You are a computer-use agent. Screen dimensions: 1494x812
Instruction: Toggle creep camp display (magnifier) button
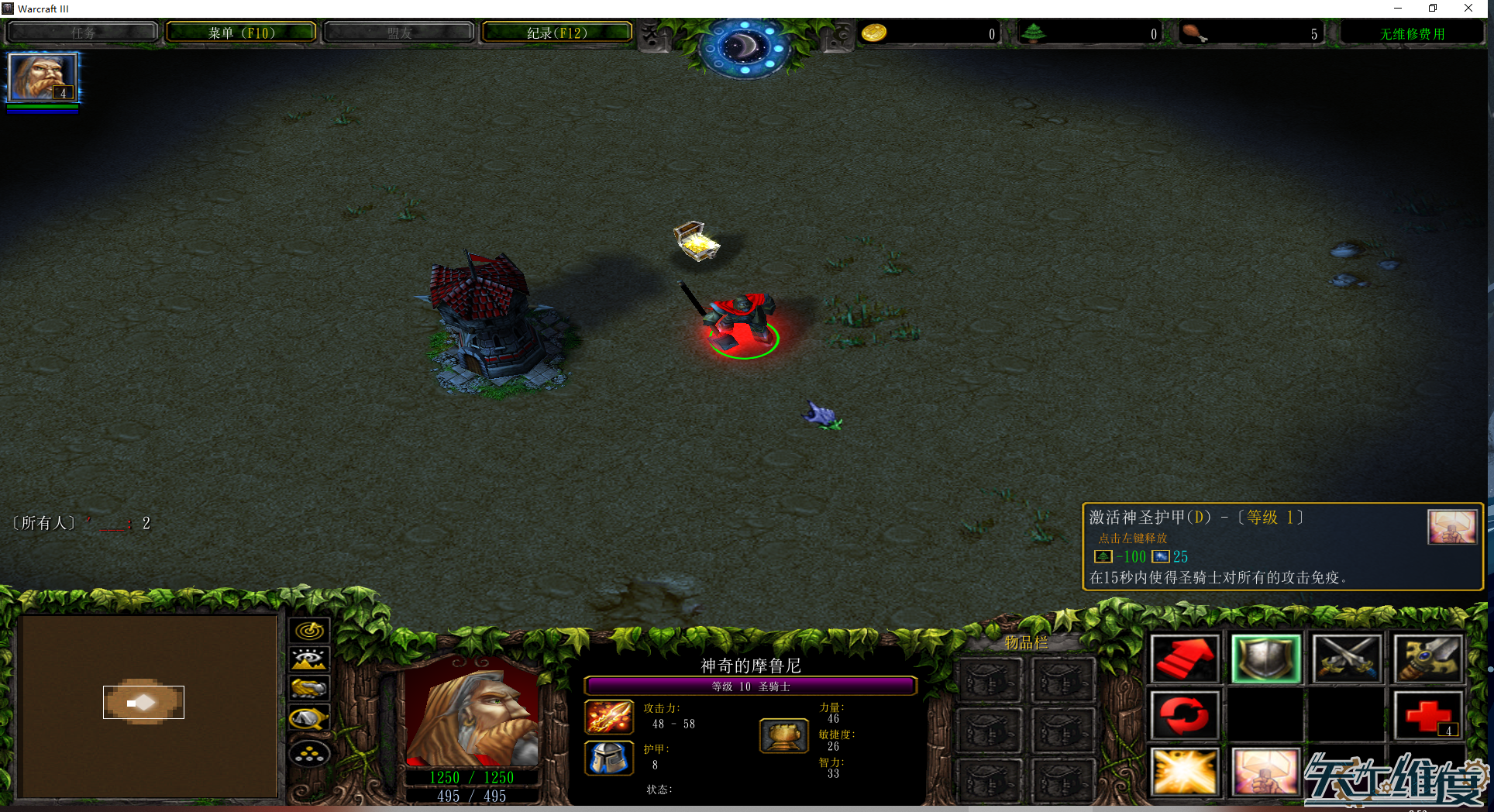point(309,719)
